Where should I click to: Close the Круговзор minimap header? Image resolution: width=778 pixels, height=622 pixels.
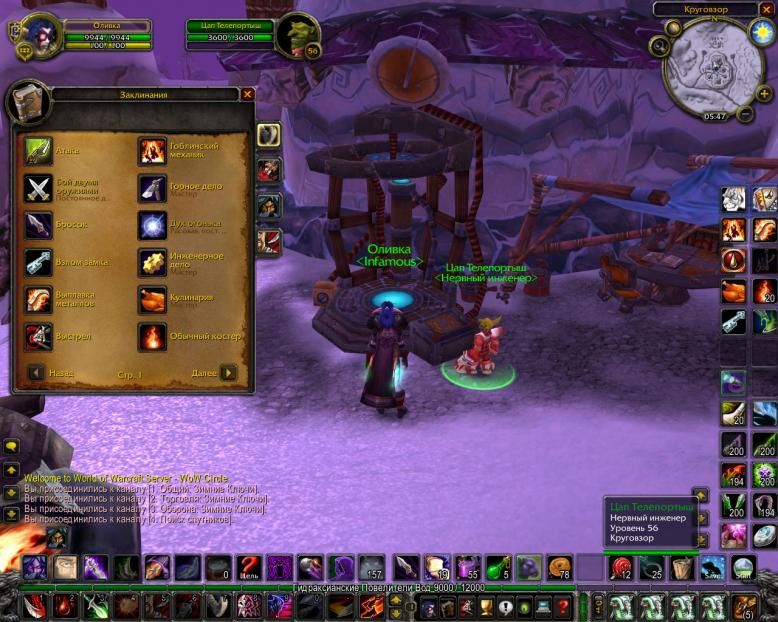point(768,9)
